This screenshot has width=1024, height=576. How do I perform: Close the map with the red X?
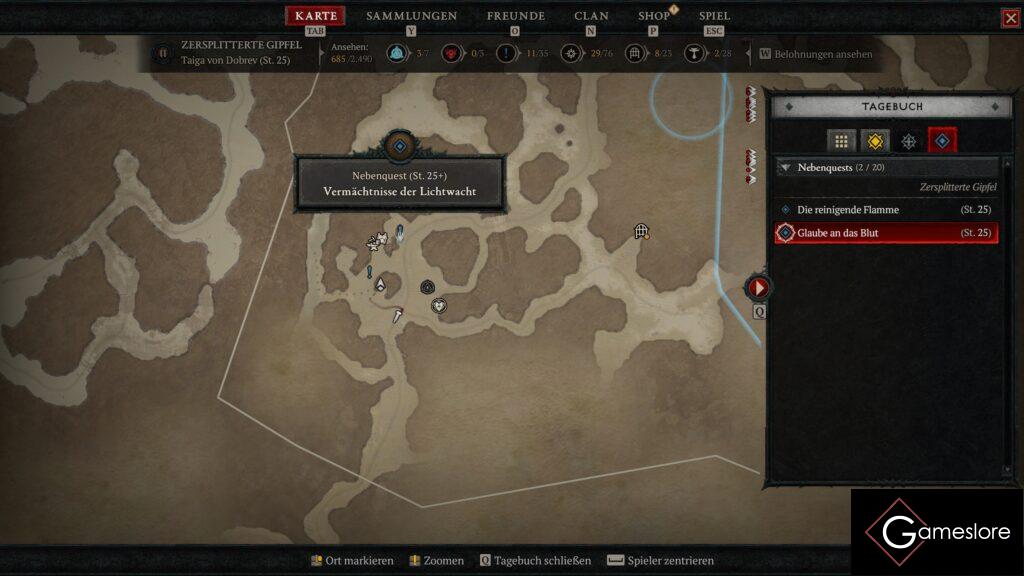1010,18
